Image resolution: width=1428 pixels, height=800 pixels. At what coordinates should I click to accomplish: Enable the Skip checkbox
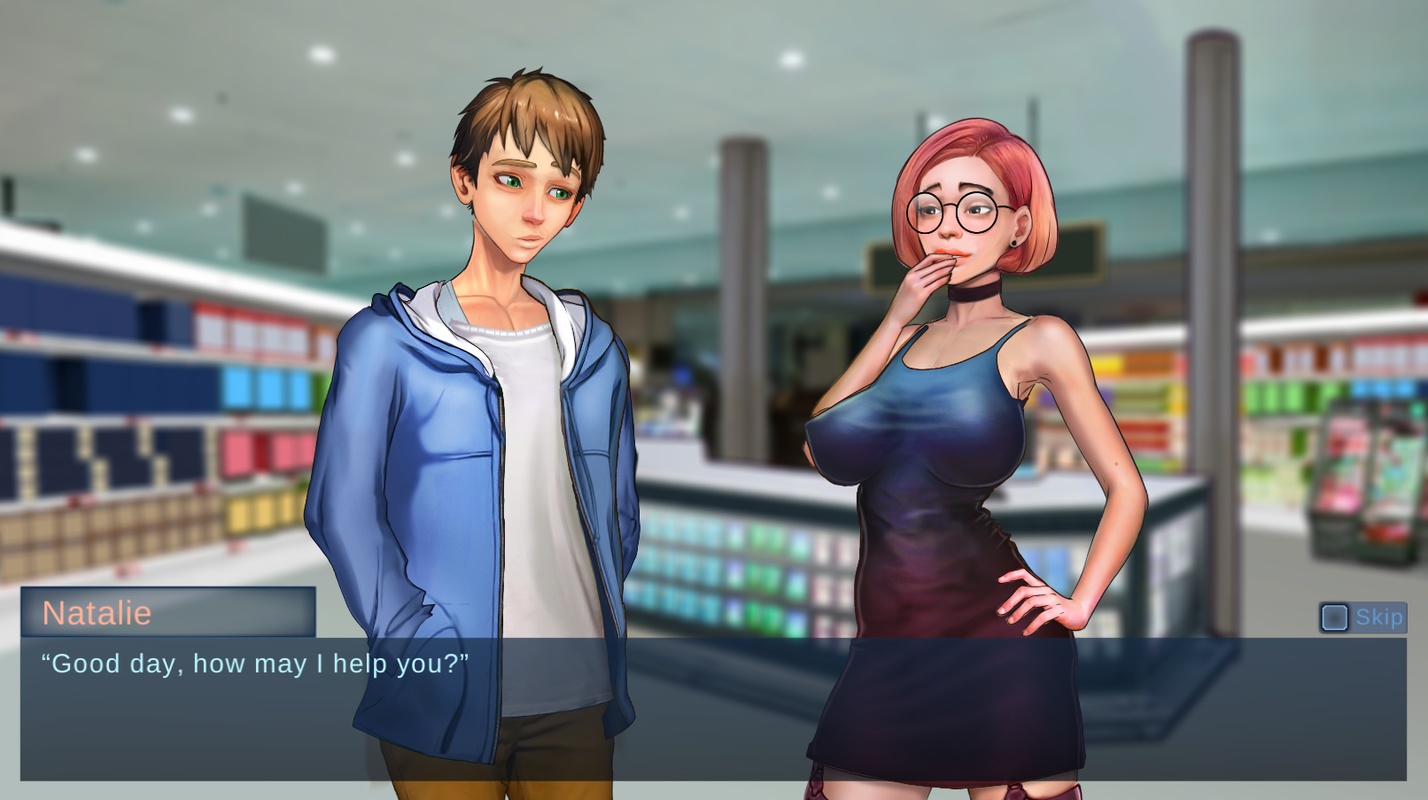[1337, 617]
